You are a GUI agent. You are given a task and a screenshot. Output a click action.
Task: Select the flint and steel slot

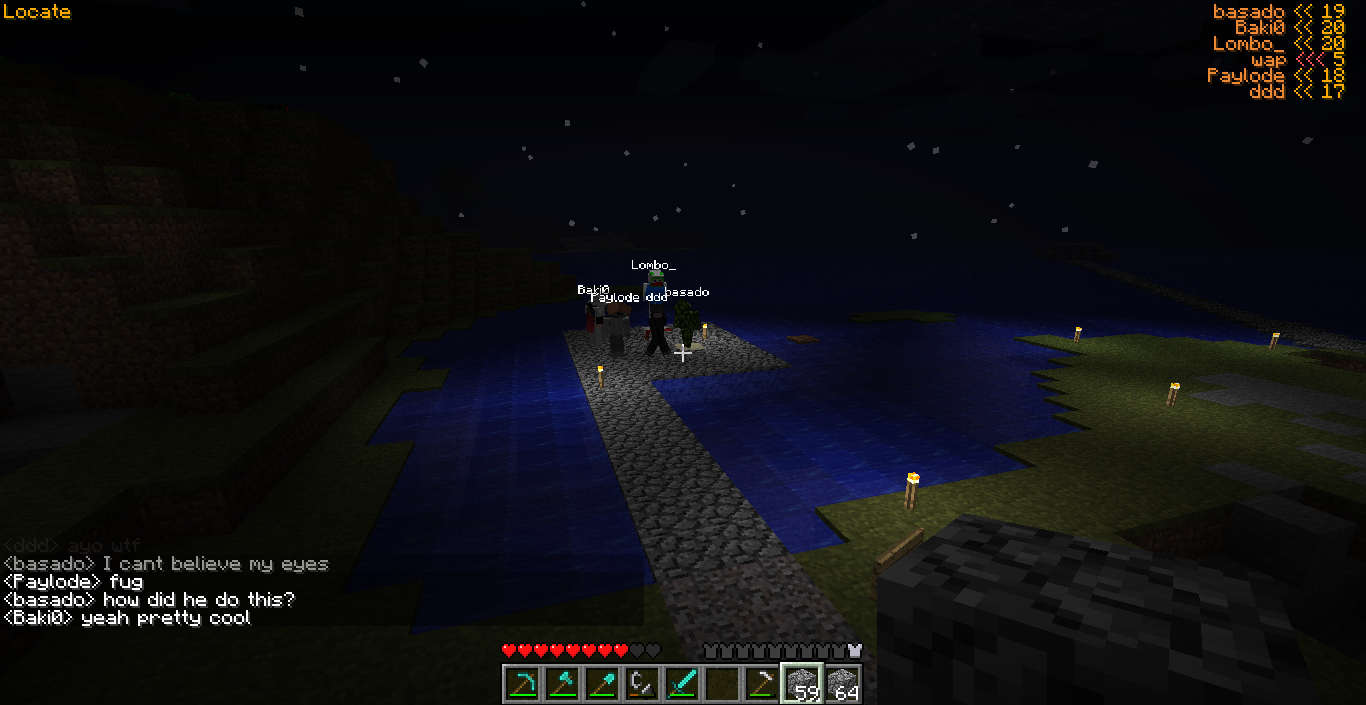coord(642,684)
